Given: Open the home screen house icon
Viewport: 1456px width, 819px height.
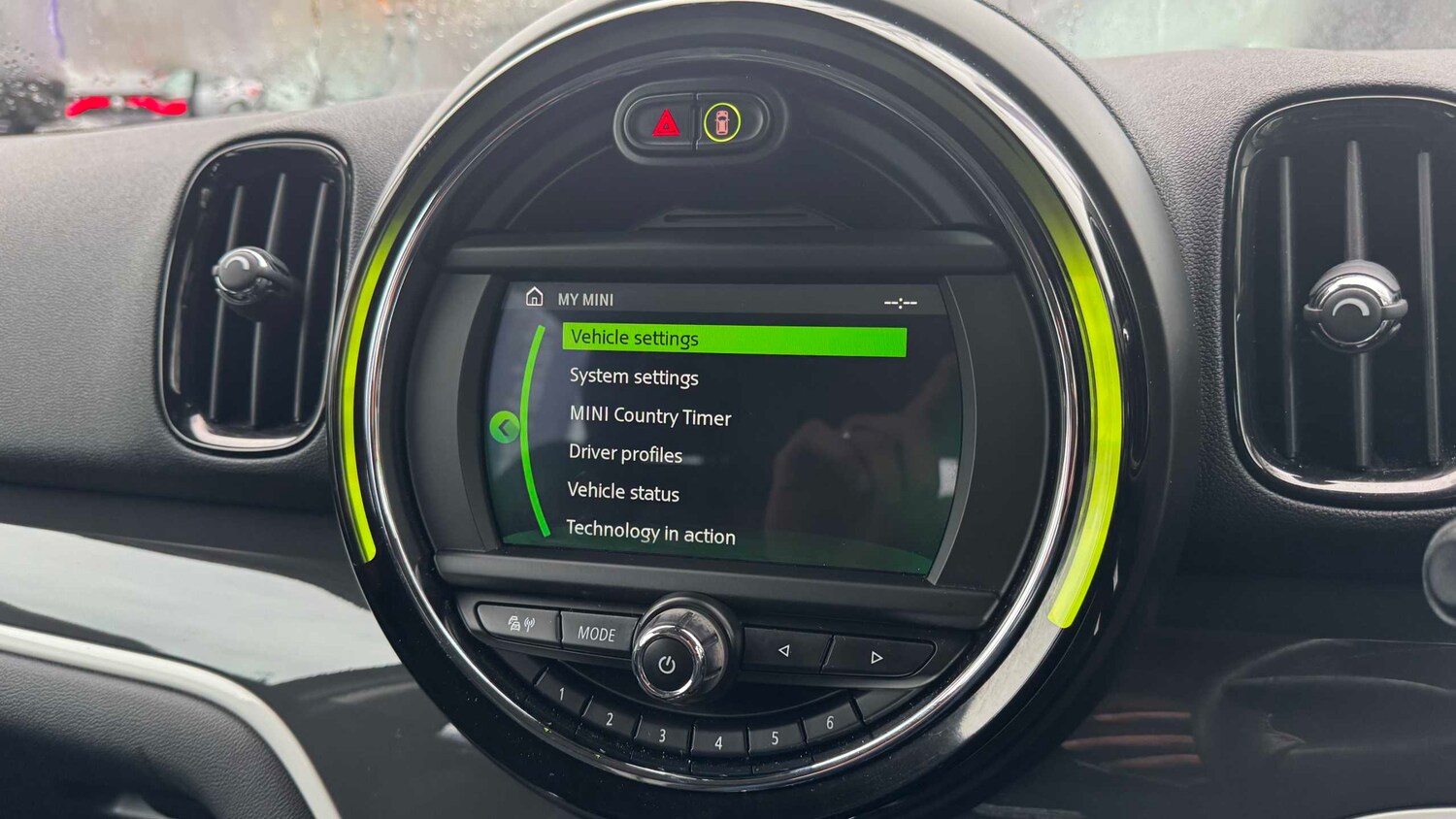Looking at the screenshot, I should pyautogui.click(x=535, y=299).
